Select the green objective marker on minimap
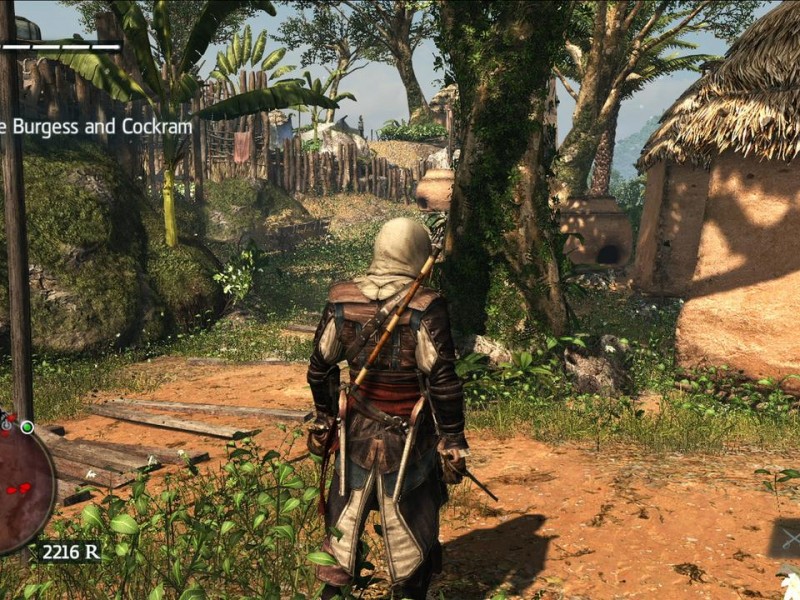This screenshot has height=600, width=800. click(27, 427)
